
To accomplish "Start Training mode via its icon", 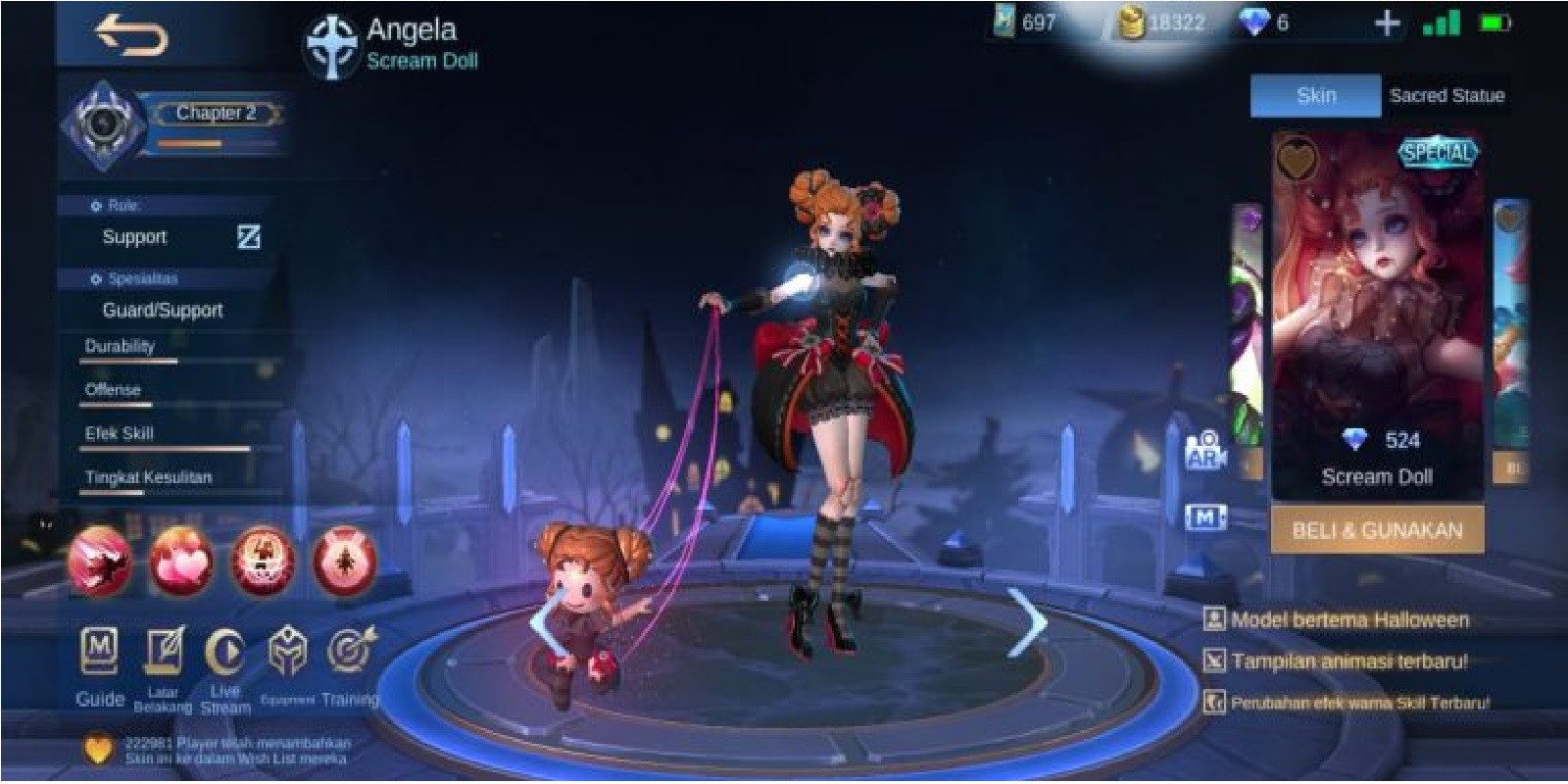I will [x=348, y=652].
